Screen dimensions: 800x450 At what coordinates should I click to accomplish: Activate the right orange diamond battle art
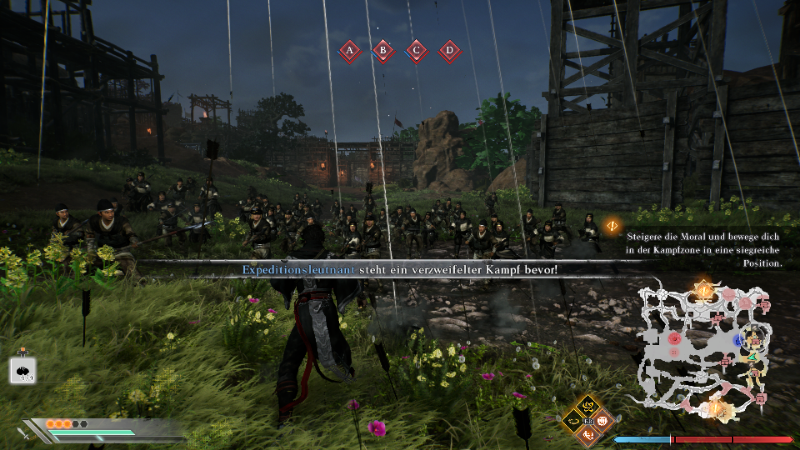pos(604,421)
